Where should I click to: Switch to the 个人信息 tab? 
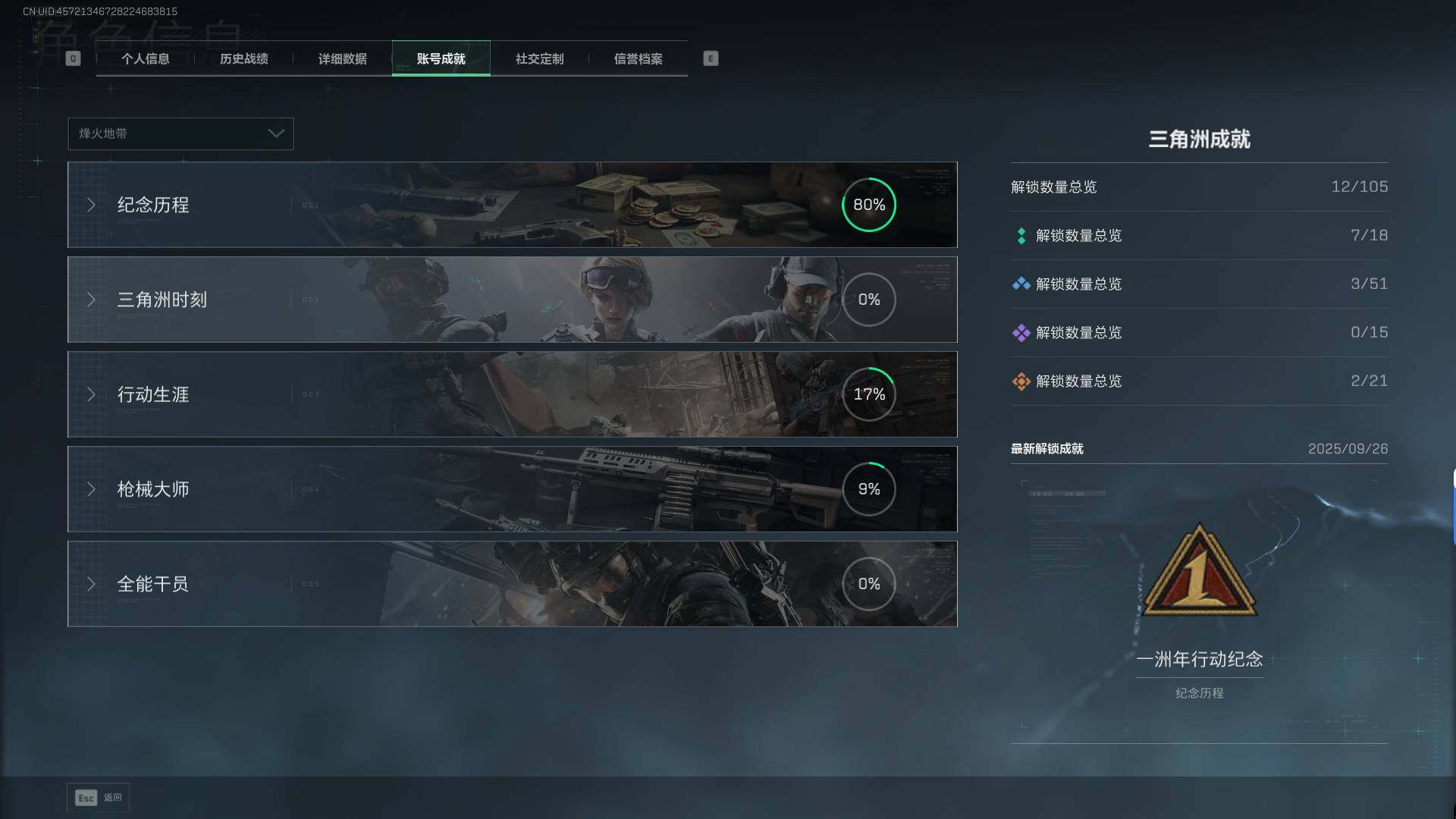click(x=145, y=59)
